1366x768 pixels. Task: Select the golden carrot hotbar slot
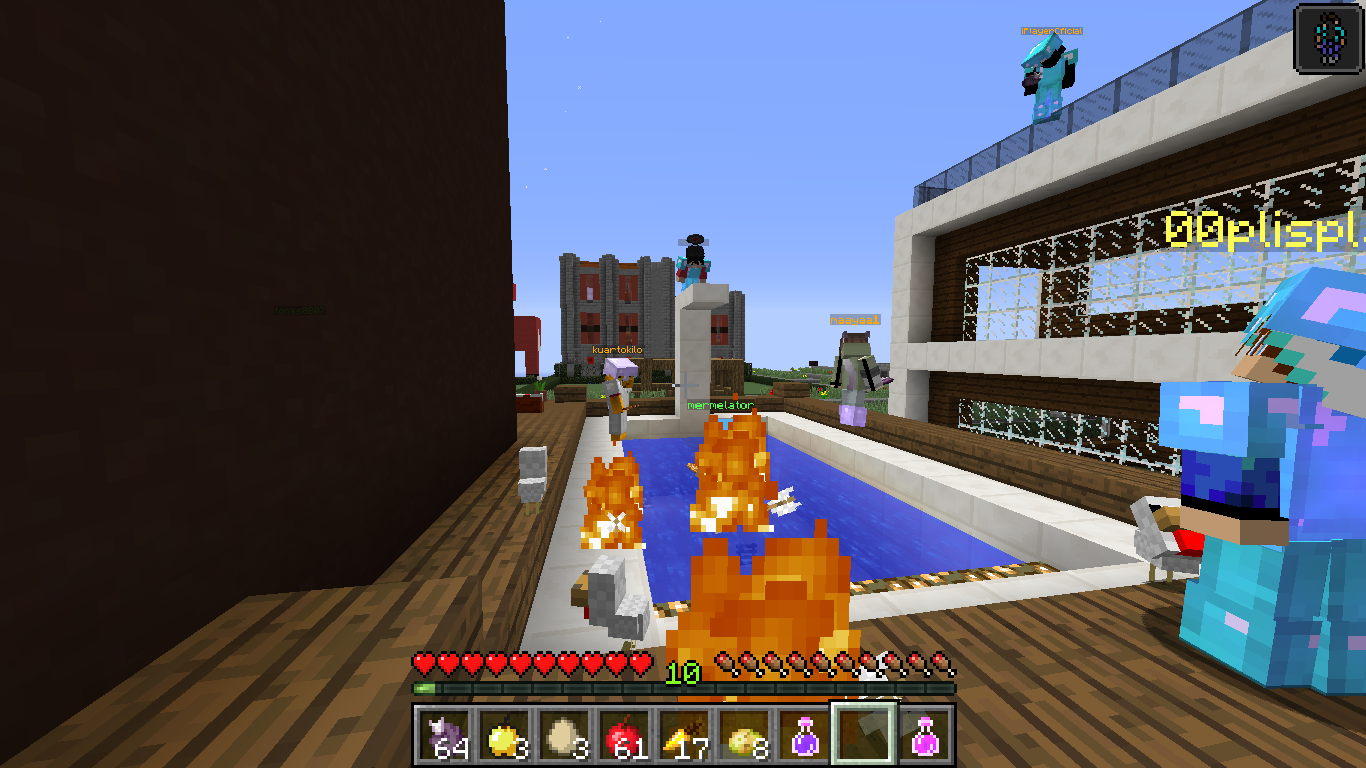point(684,737)
